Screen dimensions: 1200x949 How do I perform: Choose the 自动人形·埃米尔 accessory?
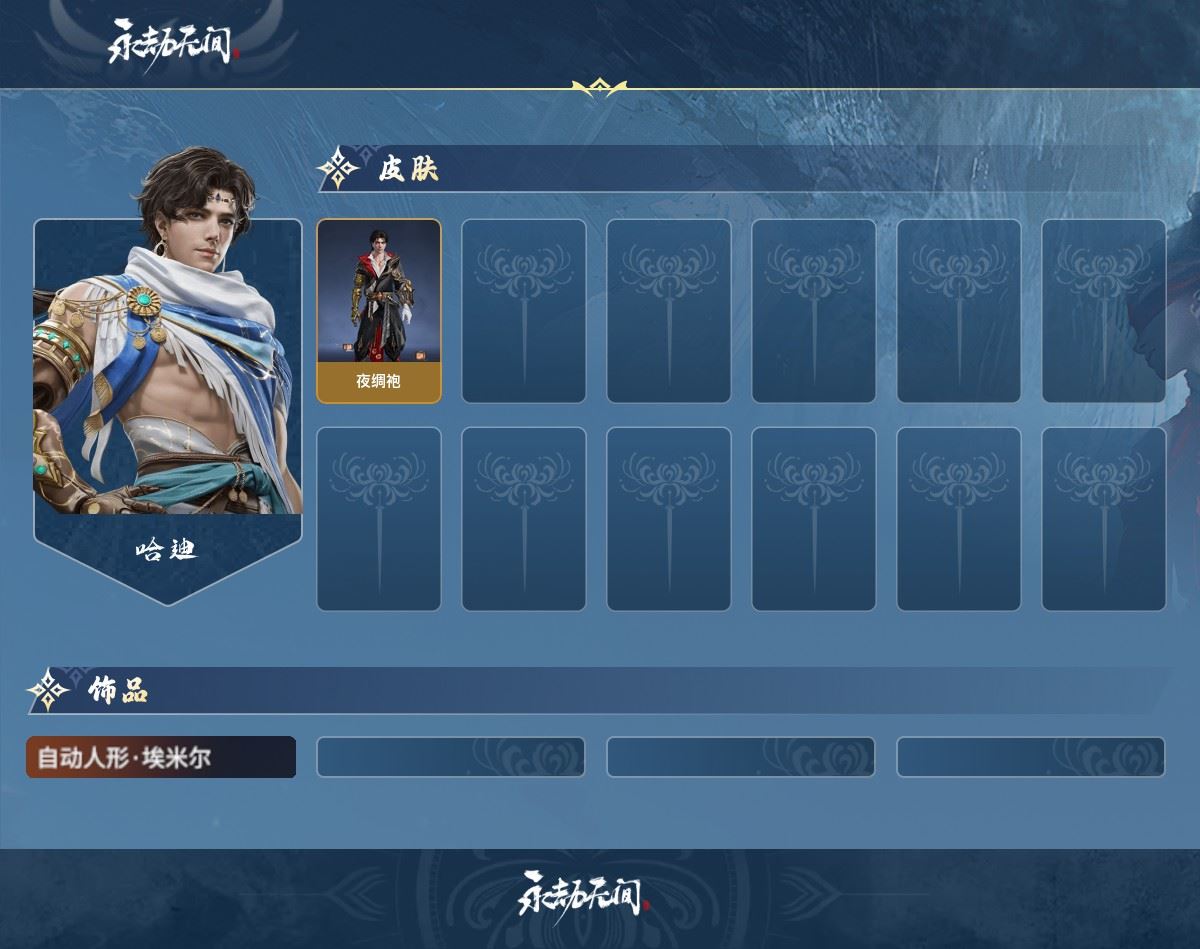[161, 757]
